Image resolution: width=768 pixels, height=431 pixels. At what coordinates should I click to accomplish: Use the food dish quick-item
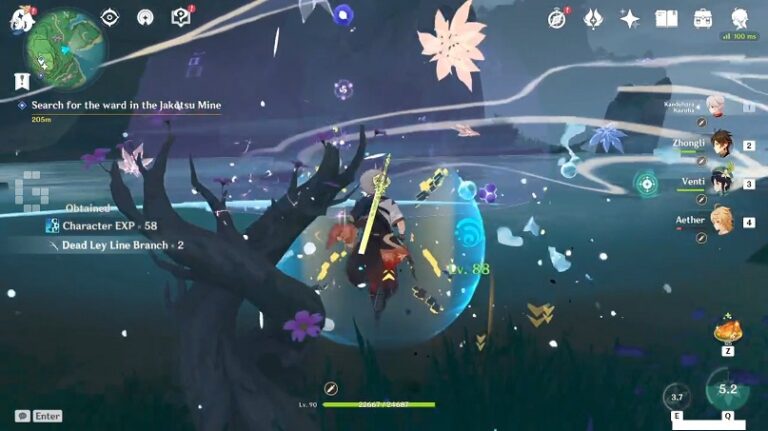pyautogui.click(x=726, y=330)
